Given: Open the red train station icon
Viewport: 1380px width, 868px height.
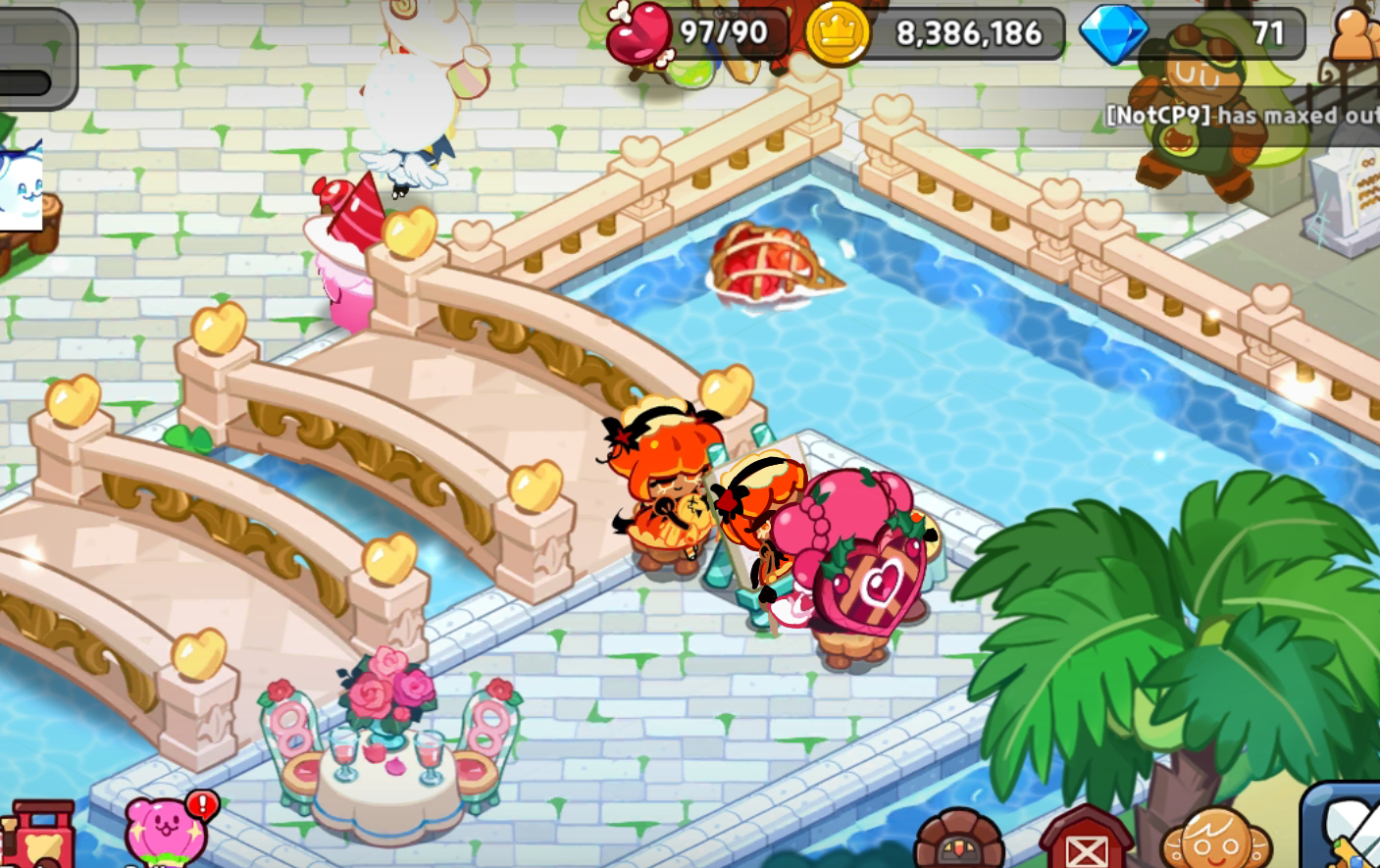Looking at the screenshot, I should 39,836.
